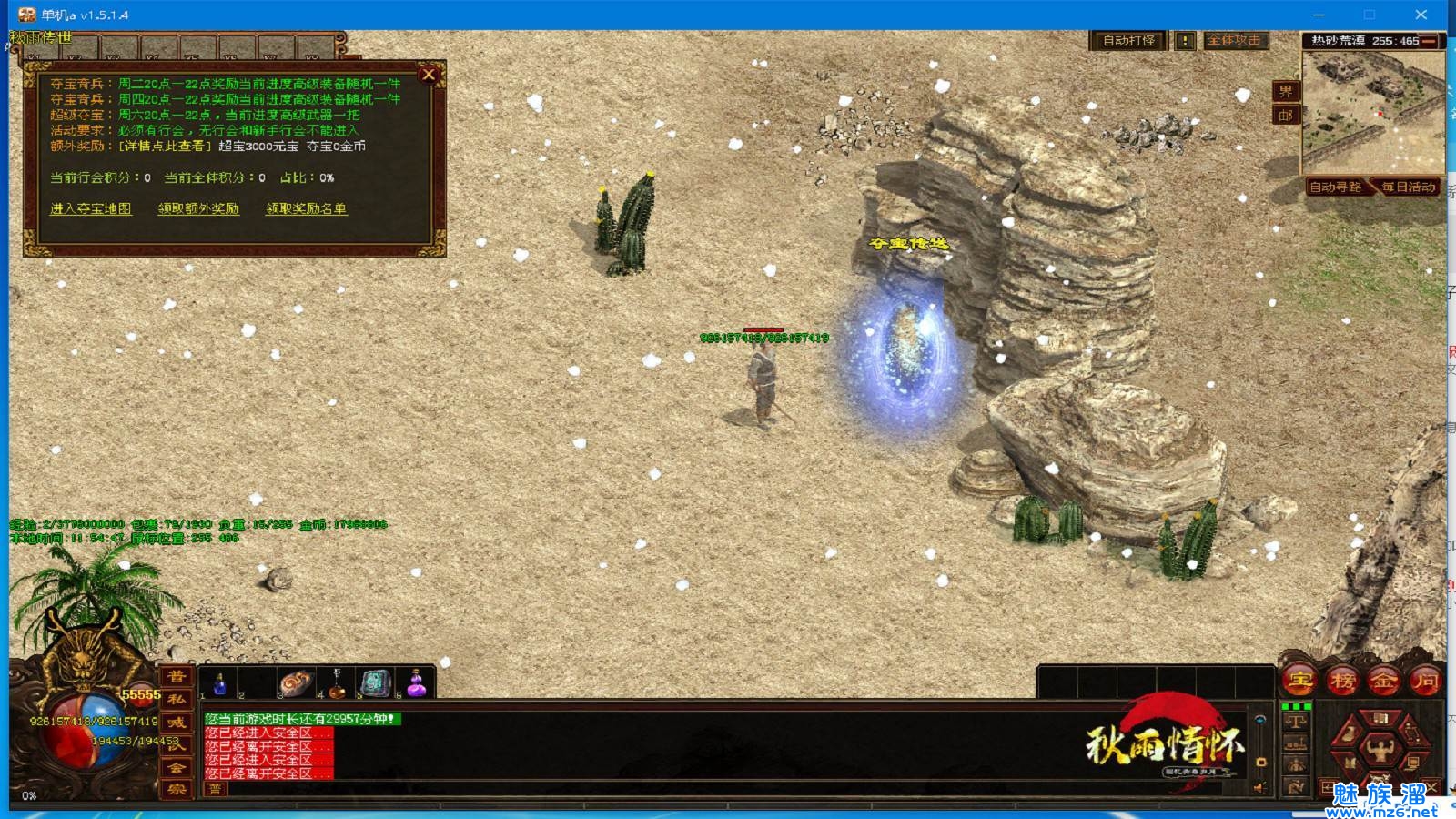Close the treasure event dialog panel
Viewport: 1456px width, 819px height.
click(x=429, y=75)
